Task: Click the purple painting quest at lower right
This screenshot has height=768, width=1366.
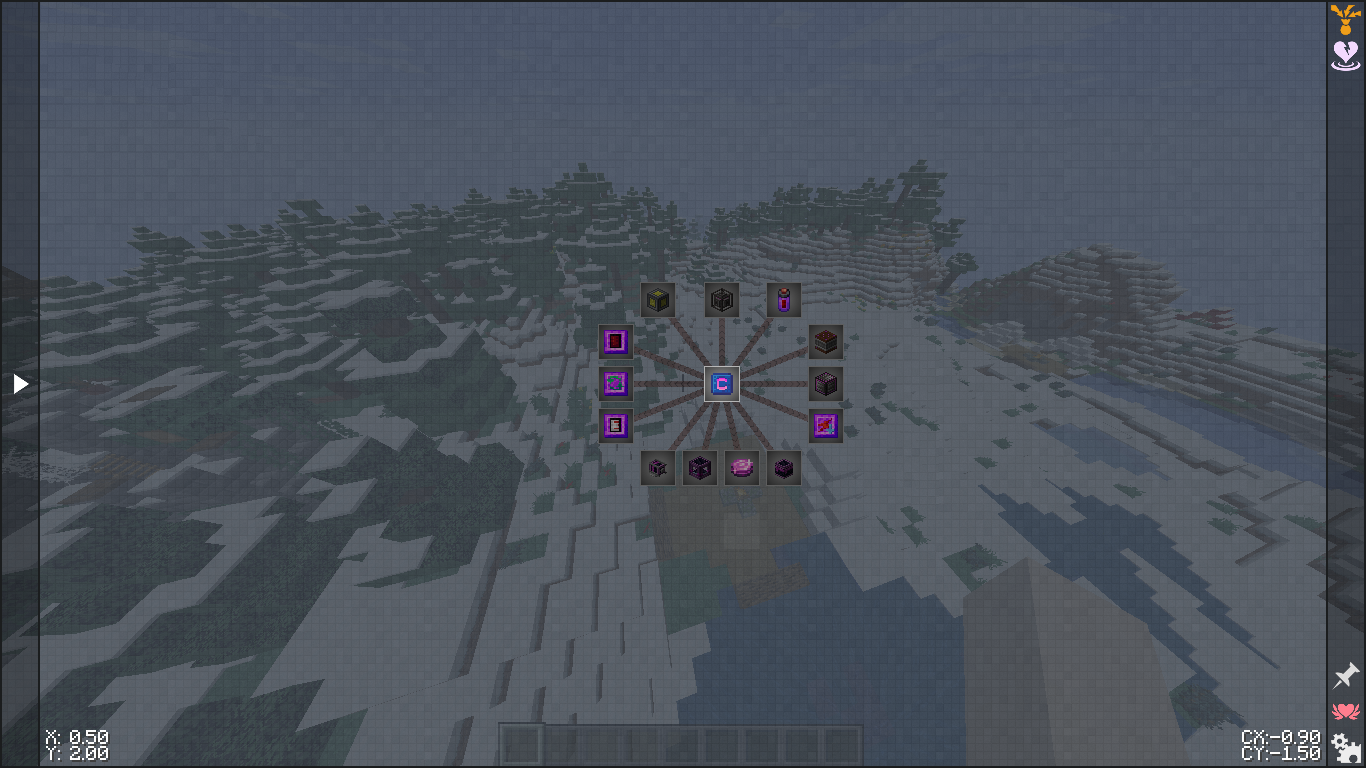Action: point(826,425)
